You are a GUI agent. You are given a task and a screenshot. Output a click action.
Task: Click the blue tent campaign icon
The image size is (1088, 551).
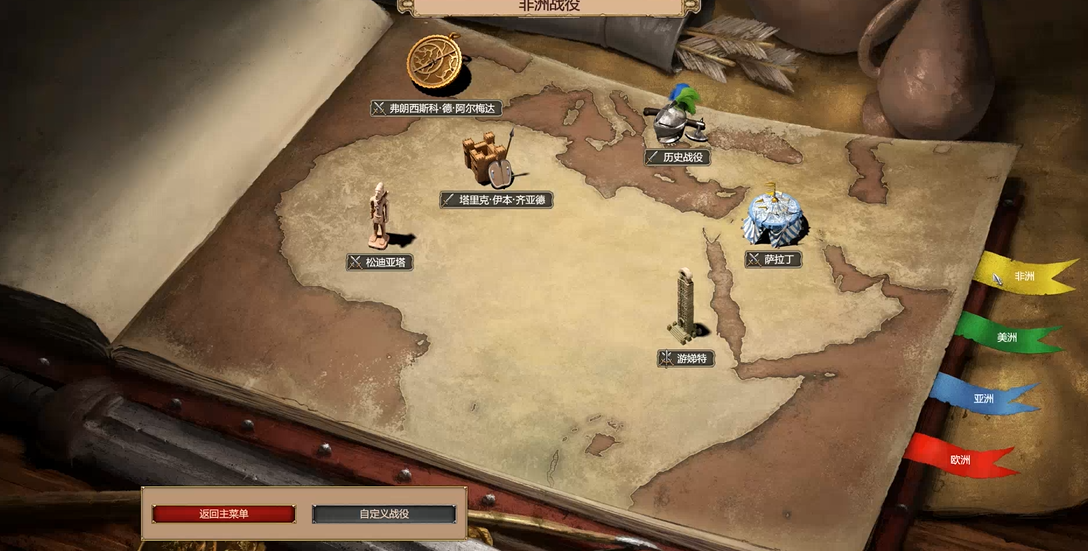click(x=773, y=216)
